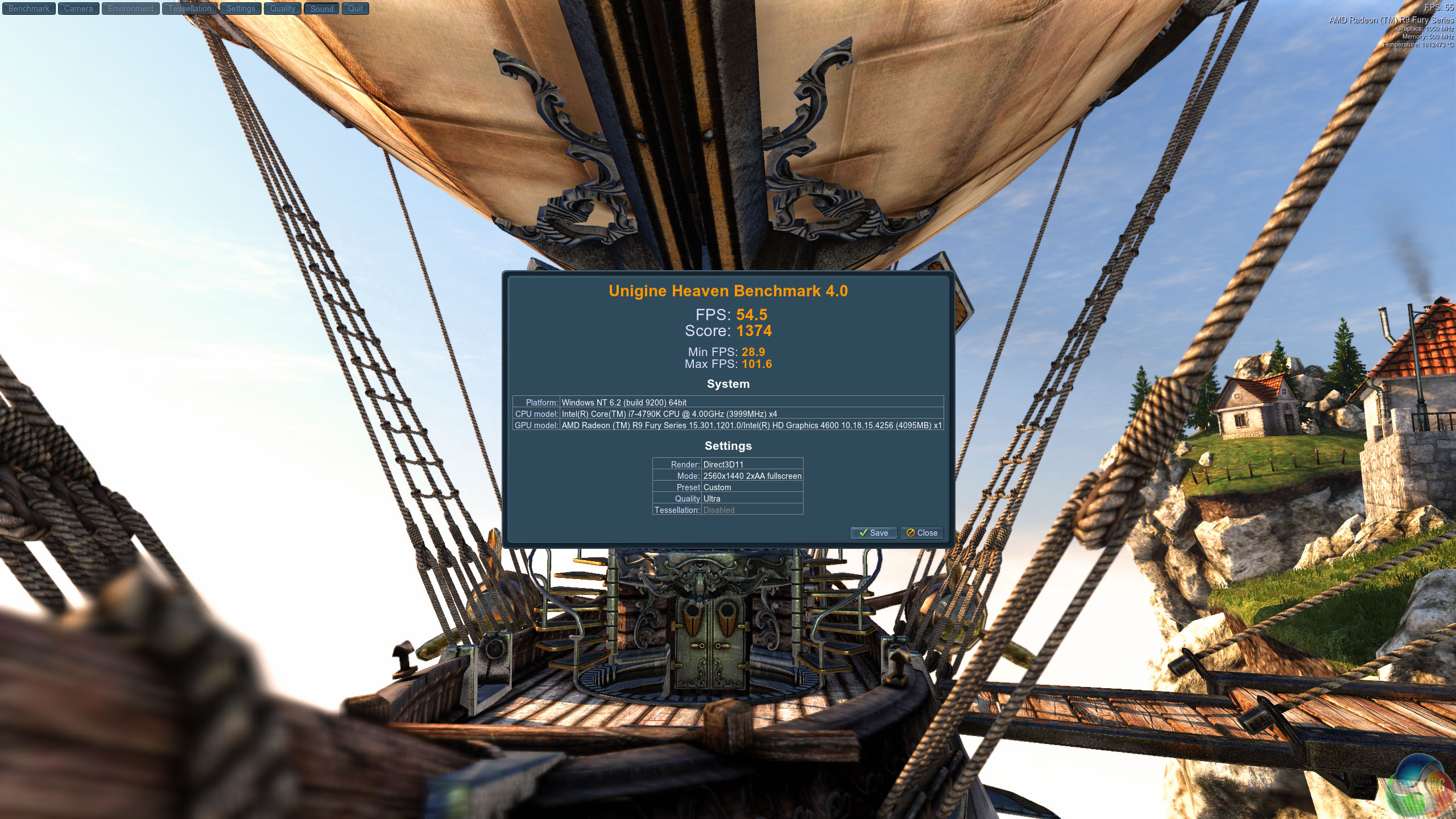This screenshot has height=819, width=1456.
Task: Select the Quality toolbar button
Action: coord(283,9)
